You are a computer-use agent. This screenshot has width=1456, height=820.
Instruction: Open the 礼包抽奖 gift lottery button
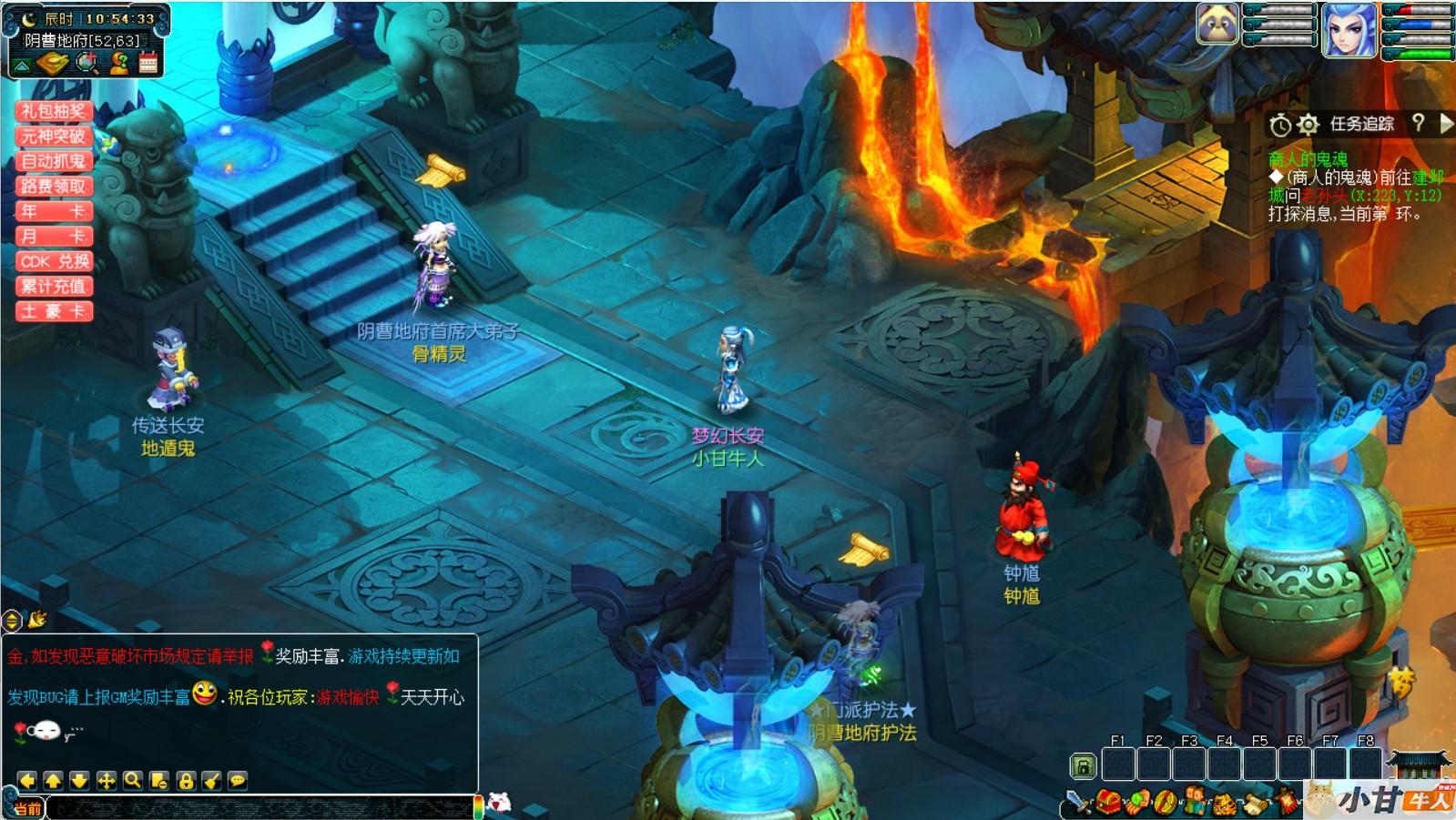[x=54, y=111]
